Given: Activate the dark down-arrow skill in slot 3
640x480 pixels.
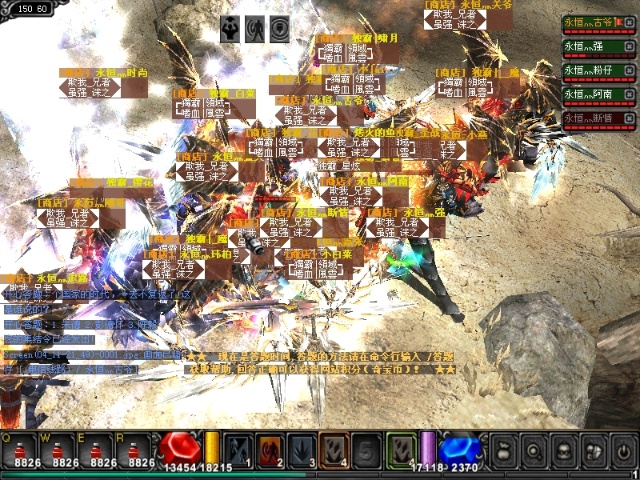Looking at the screenshot, I should (302, 448).
